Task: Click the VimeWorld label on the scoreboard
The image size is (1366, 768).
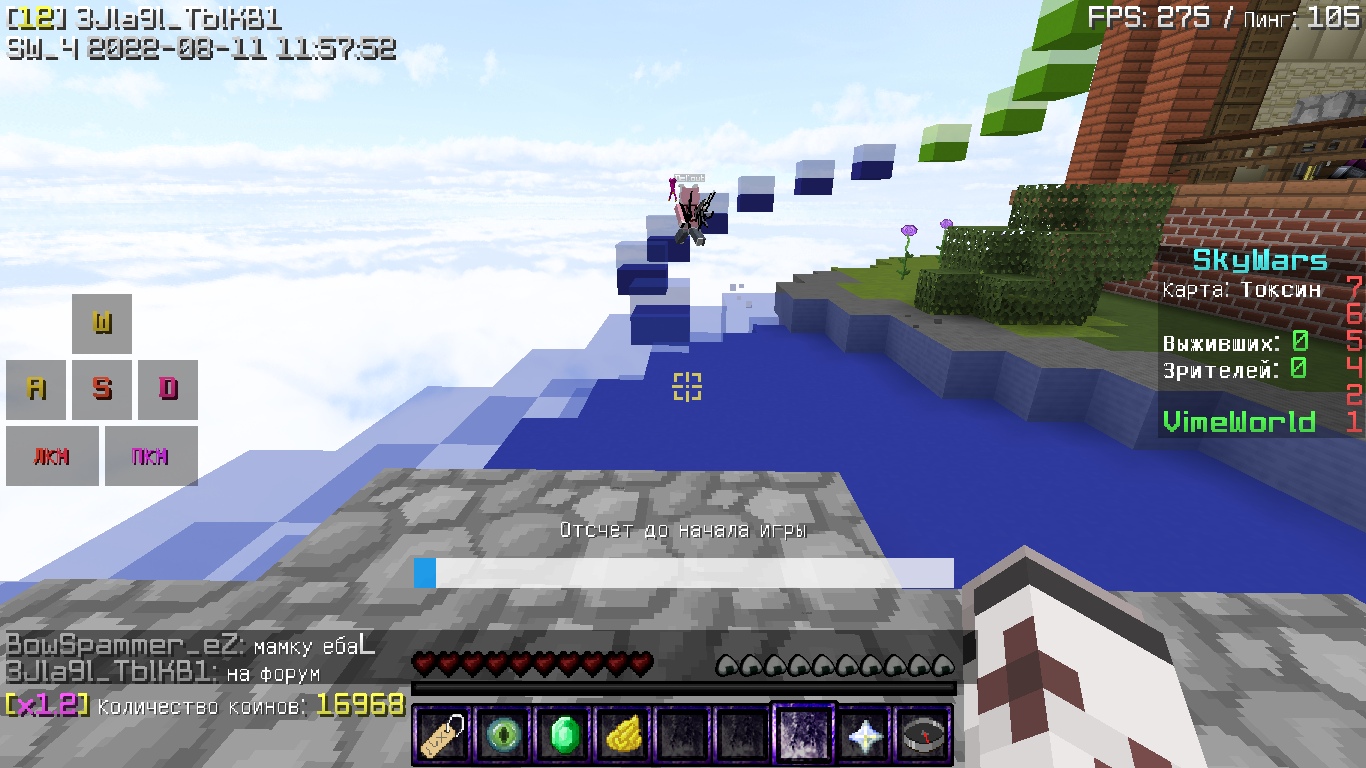Action: point(1239,422)
